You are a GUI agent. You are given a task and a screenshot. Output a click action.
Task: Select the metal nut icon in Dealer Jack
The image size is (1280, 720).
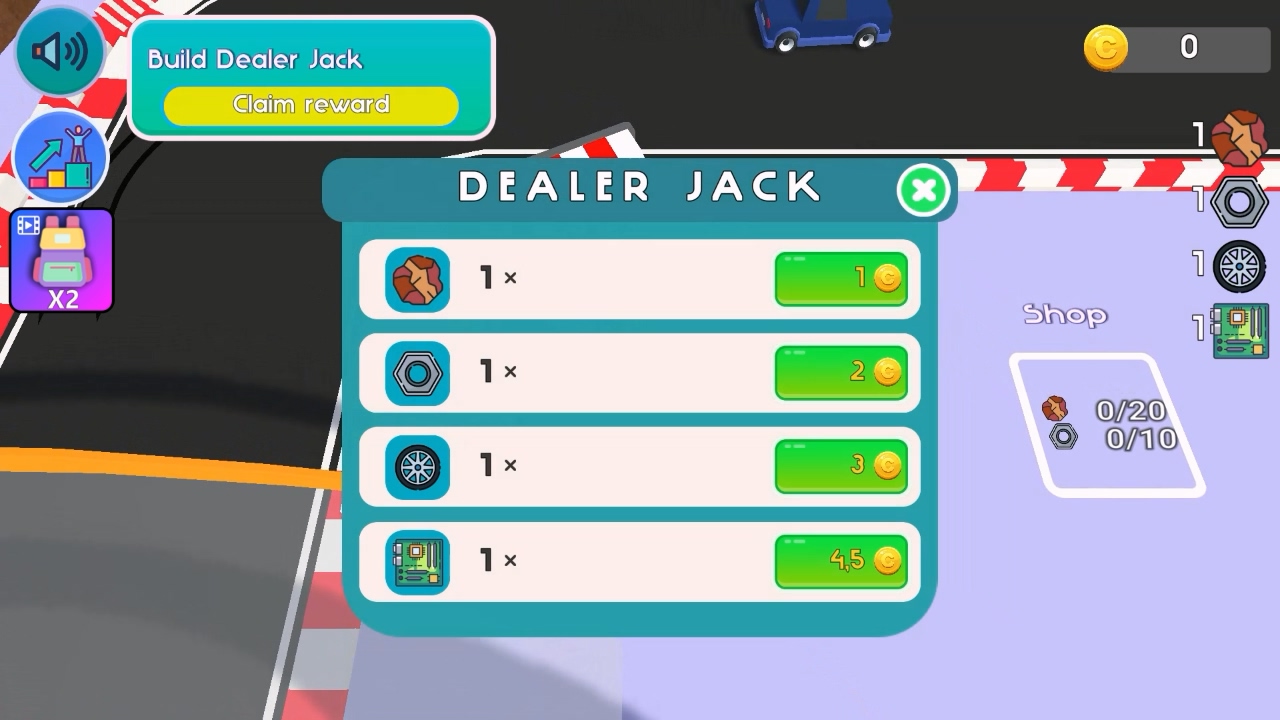click(417, 372)
